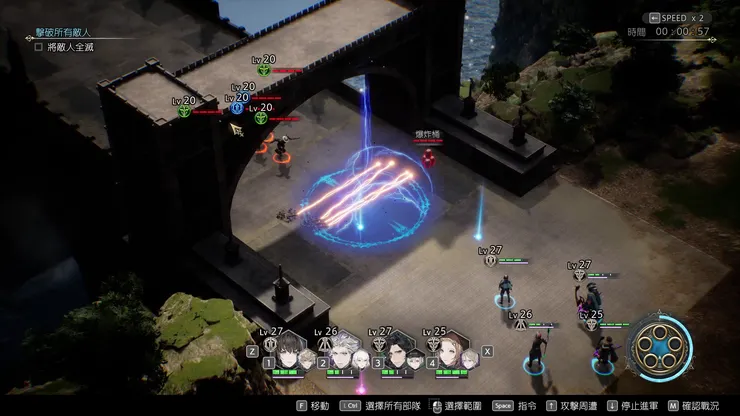Select squad 2 portrait with silver-haired leader
Viewport: 740px width, 416px height.
342,353
